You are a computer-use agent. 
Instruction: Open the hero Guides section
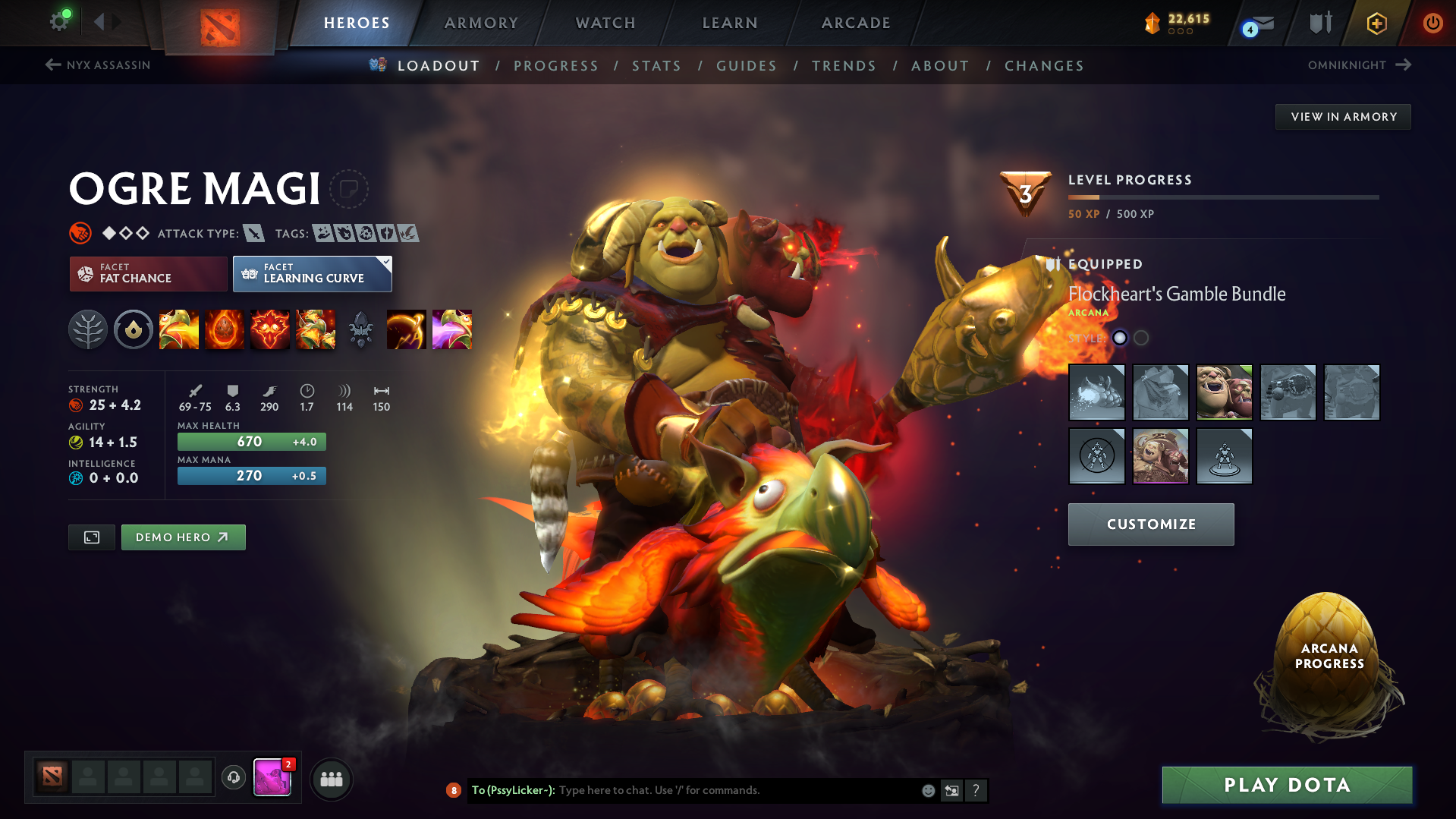[x=747, y=66]
